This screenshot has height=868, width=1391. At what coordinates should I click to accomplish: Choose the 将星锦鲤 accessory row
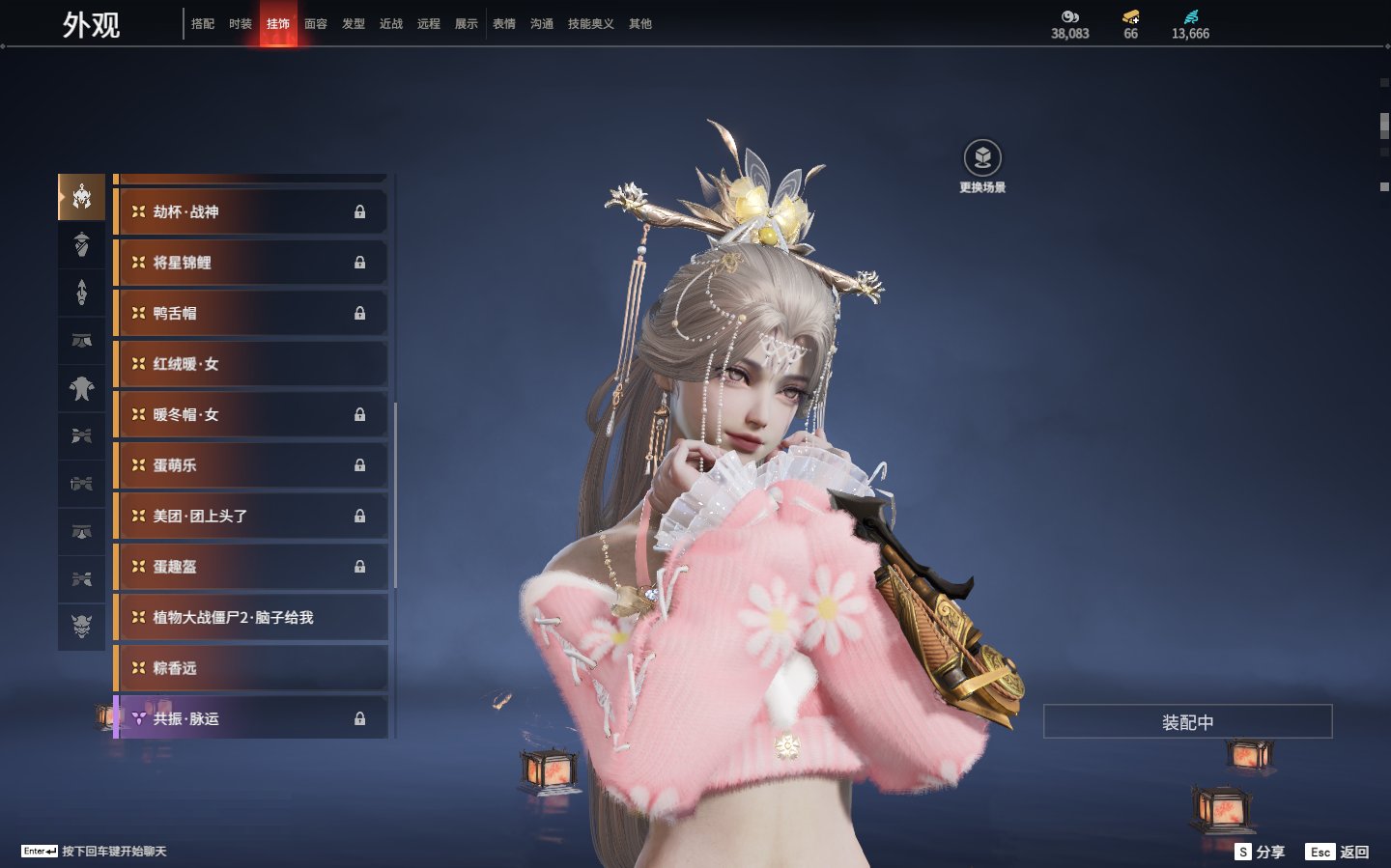click(x=251, y=263)
